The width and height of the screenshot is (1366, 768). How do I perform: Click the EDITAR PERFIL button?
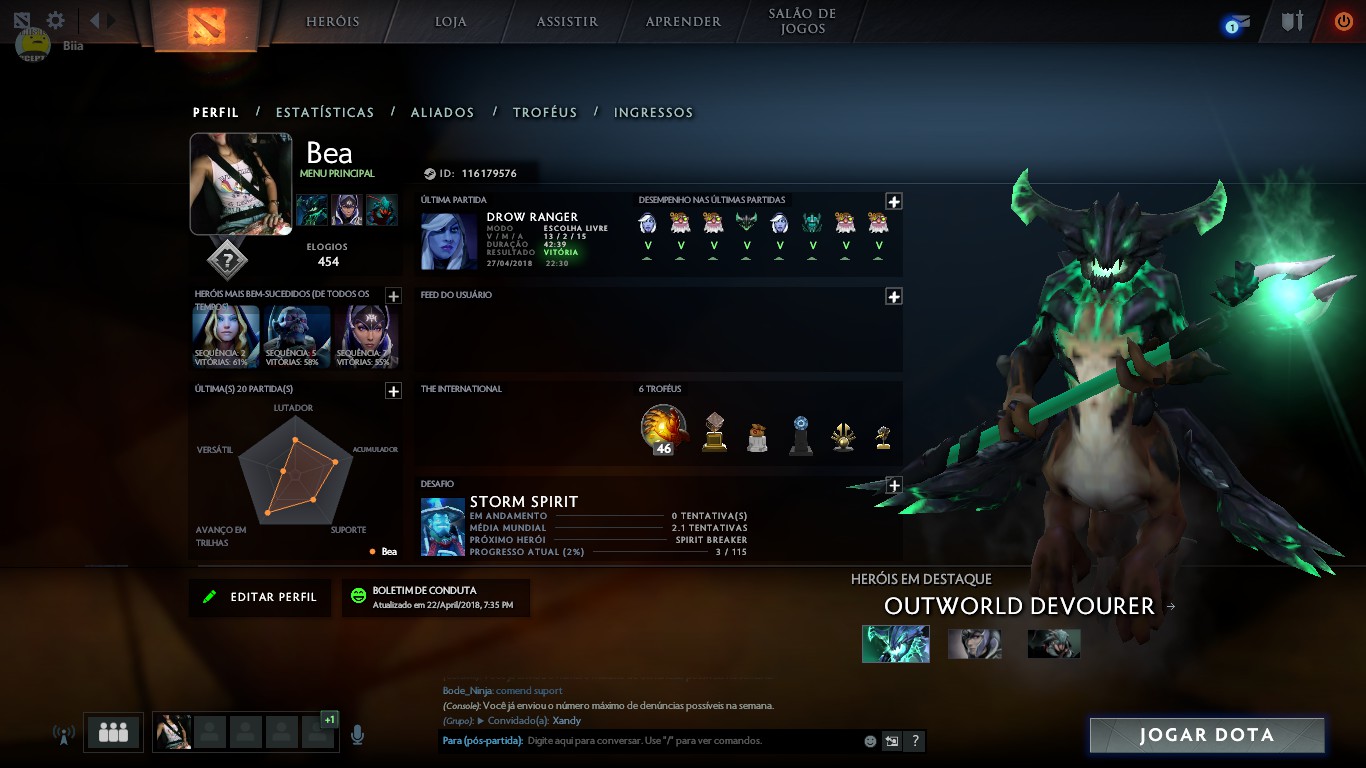tap(259, 597)
